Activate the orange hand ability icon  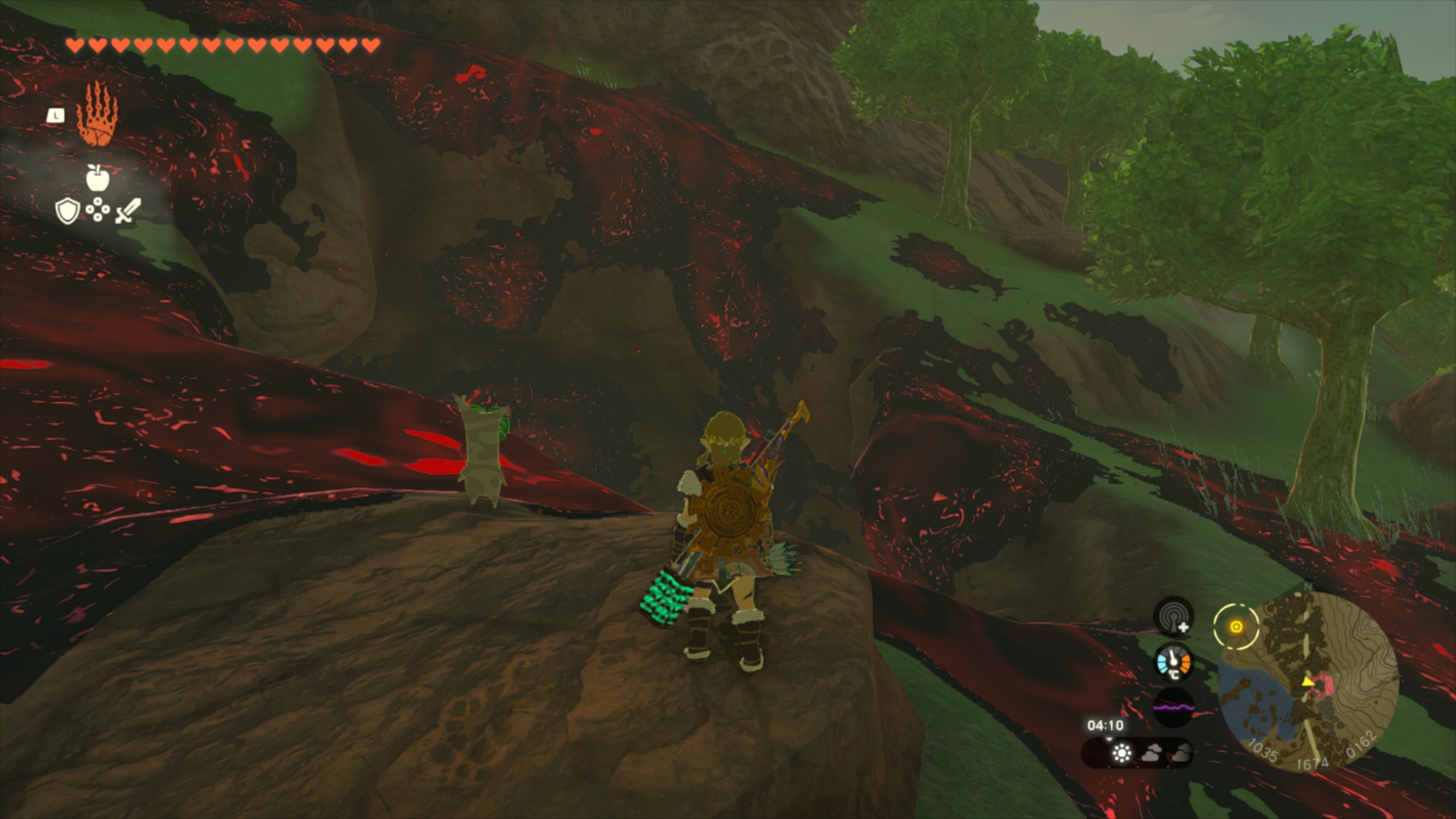(96, 115)
